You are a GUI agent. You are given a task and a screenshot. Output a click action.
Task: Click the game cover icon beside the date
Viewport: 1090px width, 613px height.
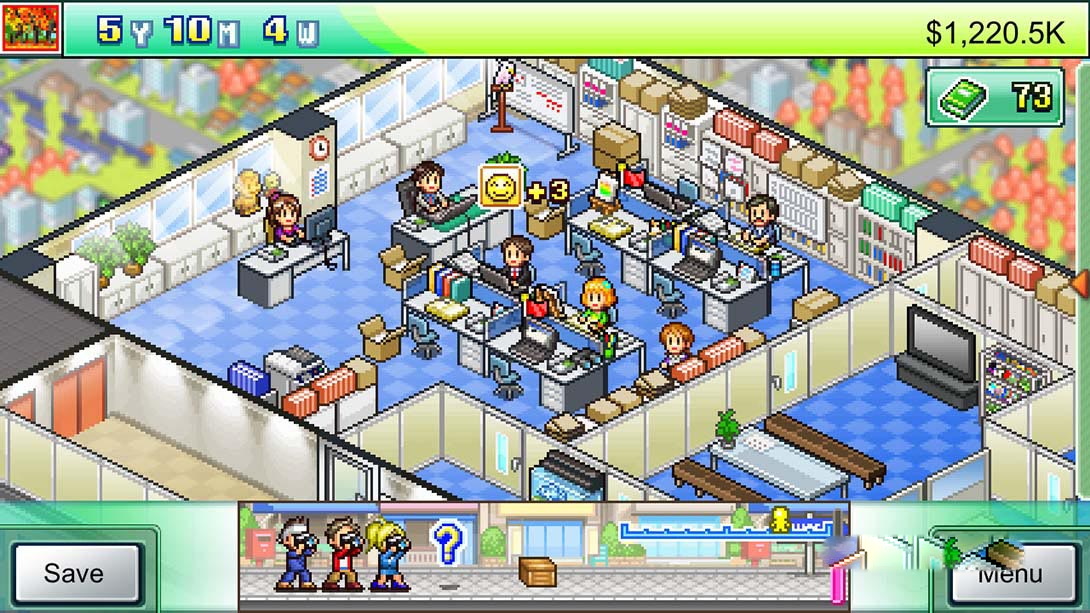tap(31, 29)
